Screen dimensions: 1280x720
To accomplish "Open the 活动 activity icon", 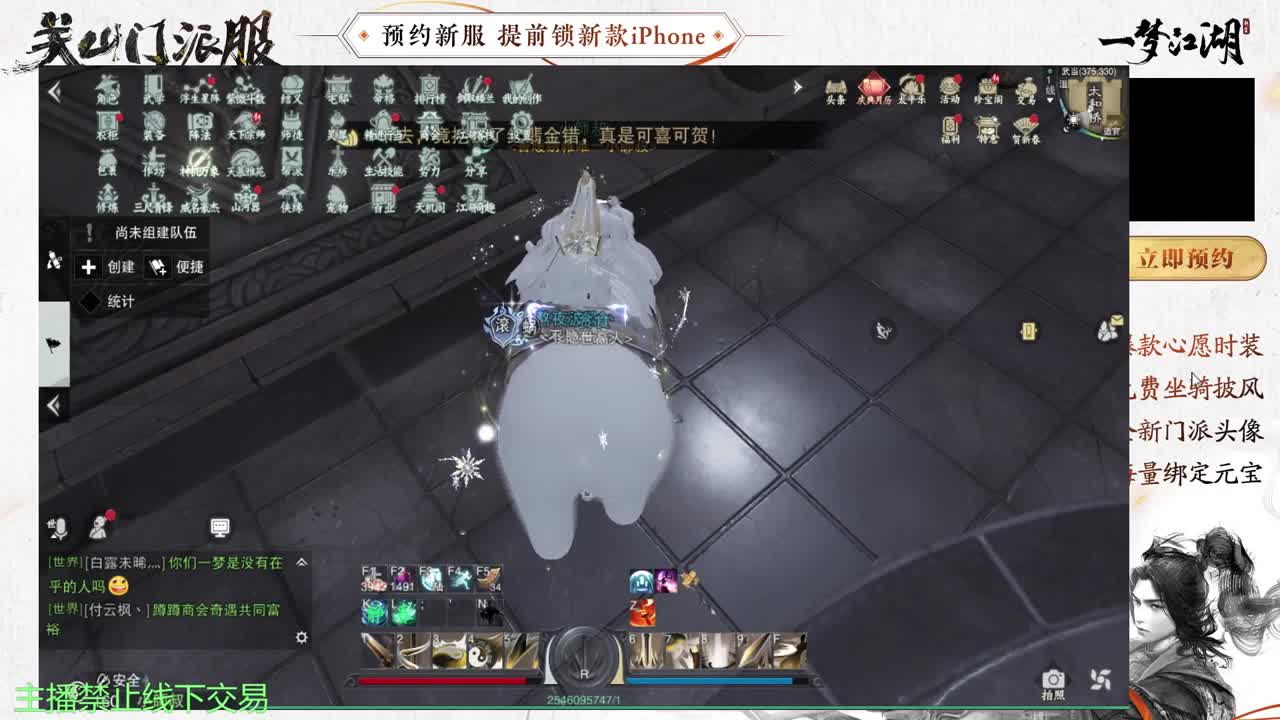I will click(x=949, y=85).
